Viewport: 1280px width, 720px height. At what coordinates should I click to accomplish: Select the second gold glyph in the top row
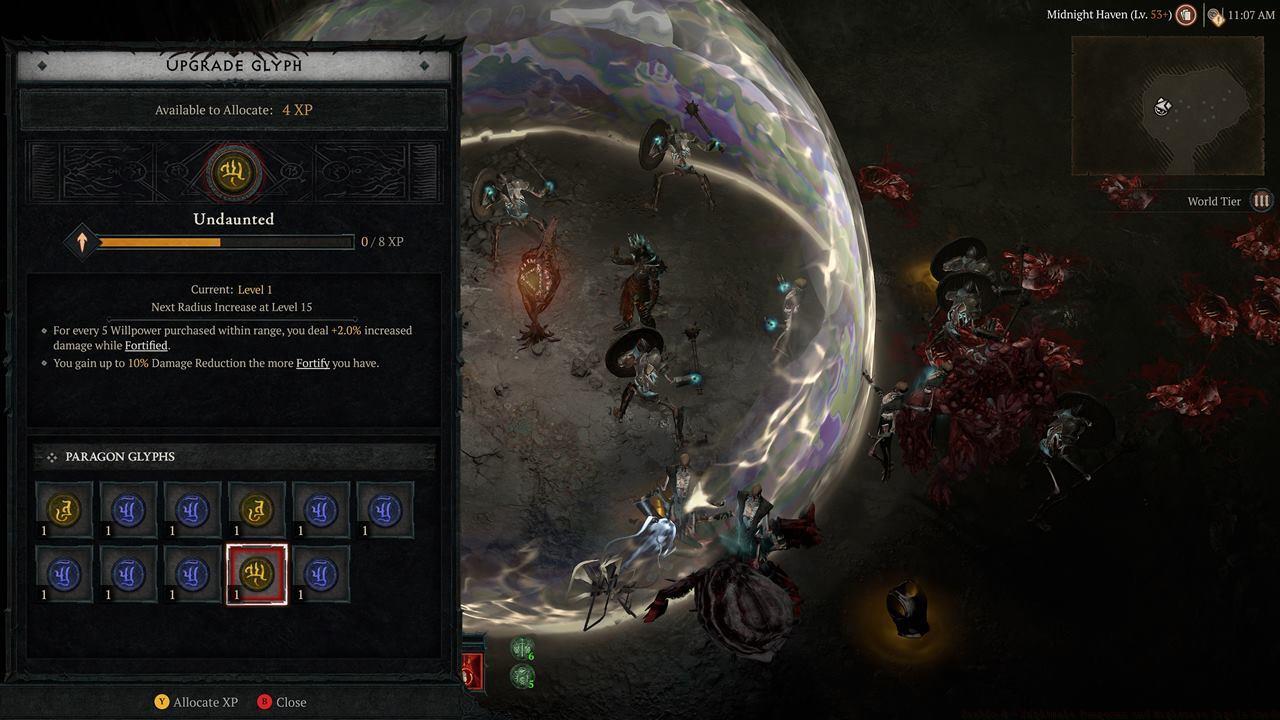coord(255,508)
